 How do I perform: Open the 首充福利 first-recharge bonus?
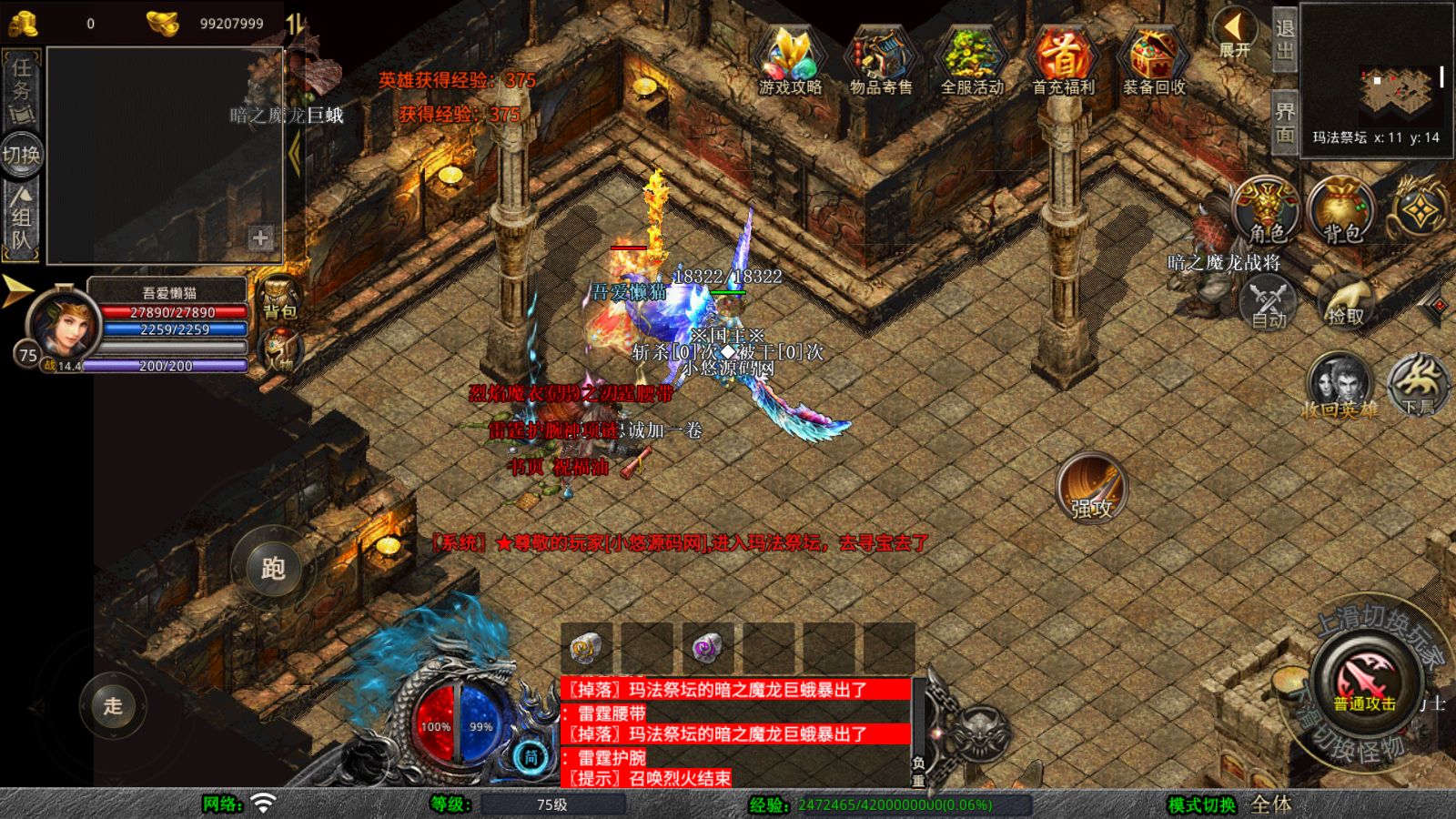pyautogui.click(x=1062, y=60)
